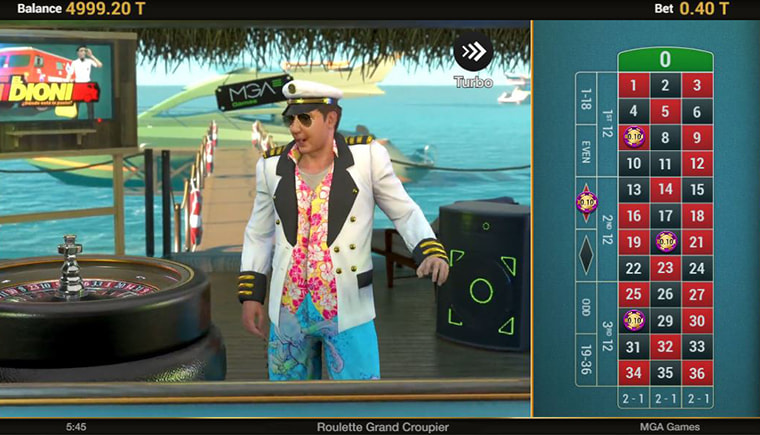The height and width of the screenshot is (435, 760).
Task: Click the chip on number 20
Action: (666, 242)
